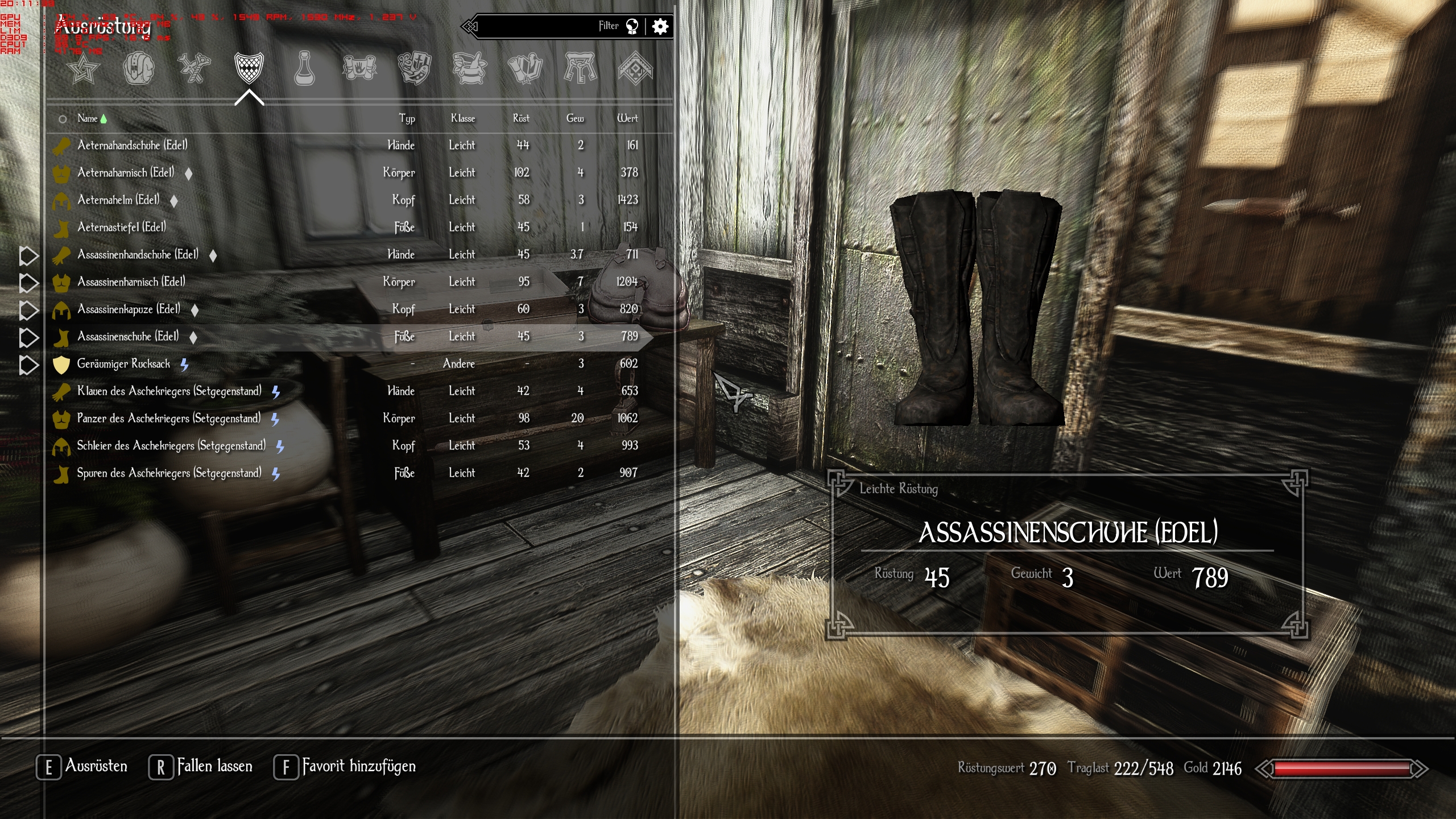Sort the list by Name header
Viewport: 1456px width, 819px height.
(x=88, y=118)
